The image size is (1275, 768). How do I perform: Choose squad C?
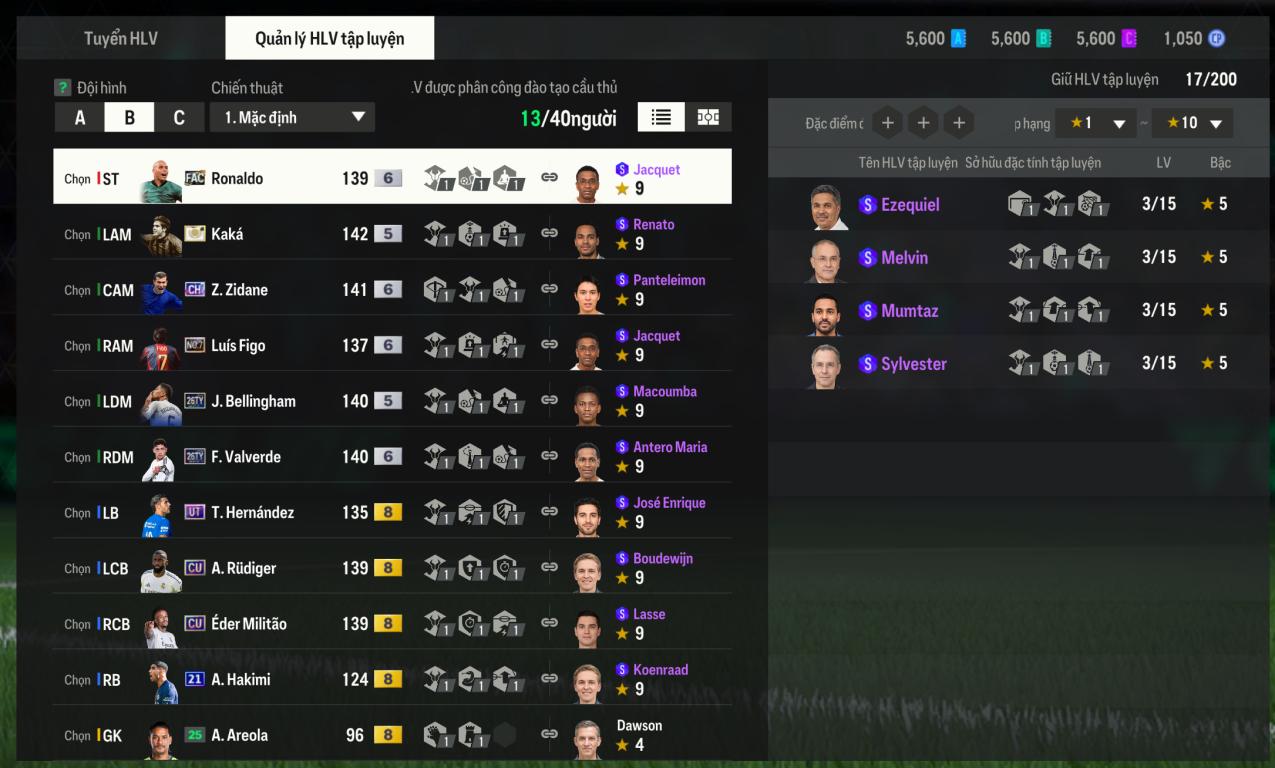[x=179, y=118]
